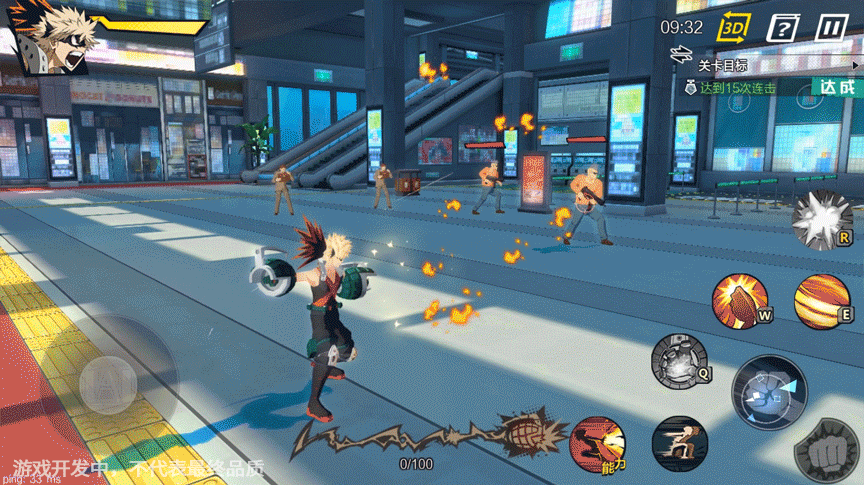The image size is (864, 485).
Task: Touch the virtual movement joystick
Action: (108, 380)
